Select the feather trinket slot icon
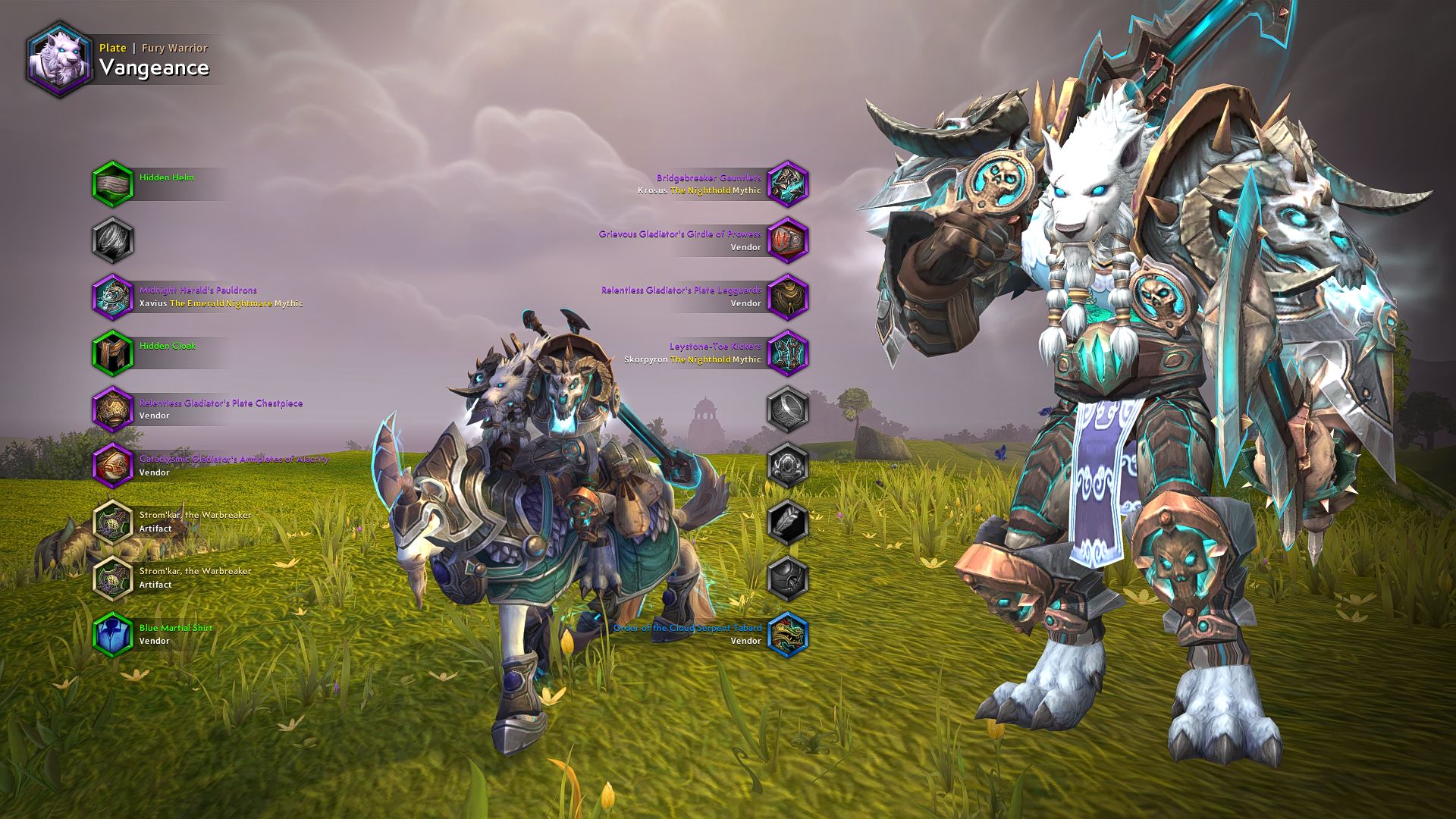 click(x=789, y=521)
